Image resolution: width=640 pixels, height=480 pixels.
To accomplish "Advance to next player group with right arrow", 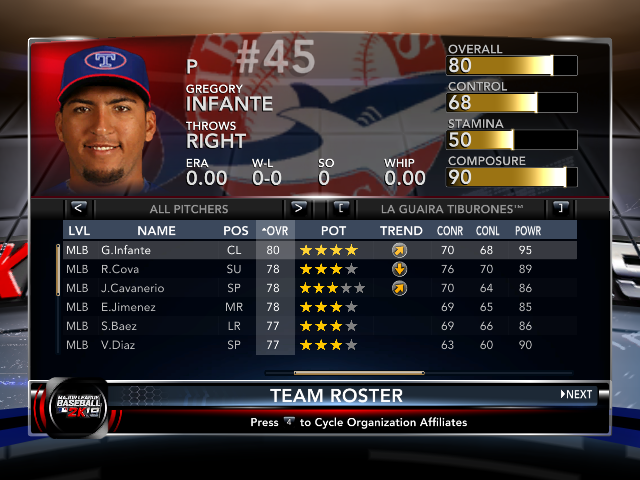I will pyautogui.click(x=297, y=209).
